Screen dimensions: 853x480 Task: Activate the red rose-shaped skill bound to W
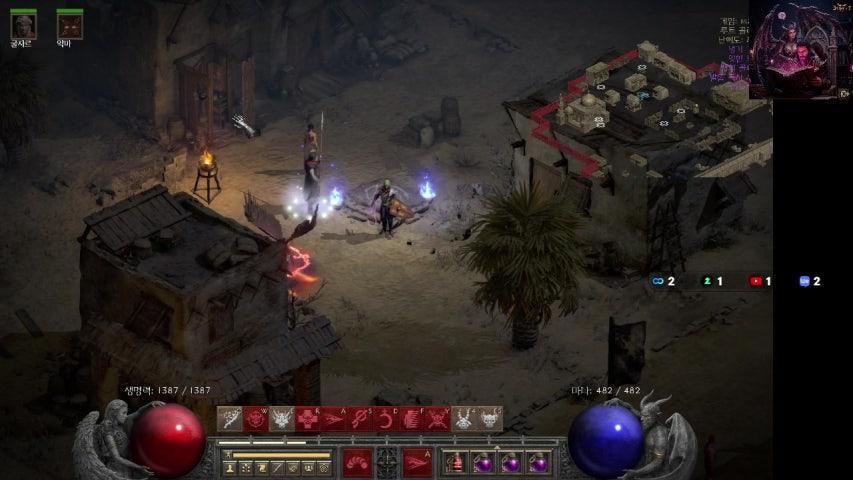tap(256, 419)
